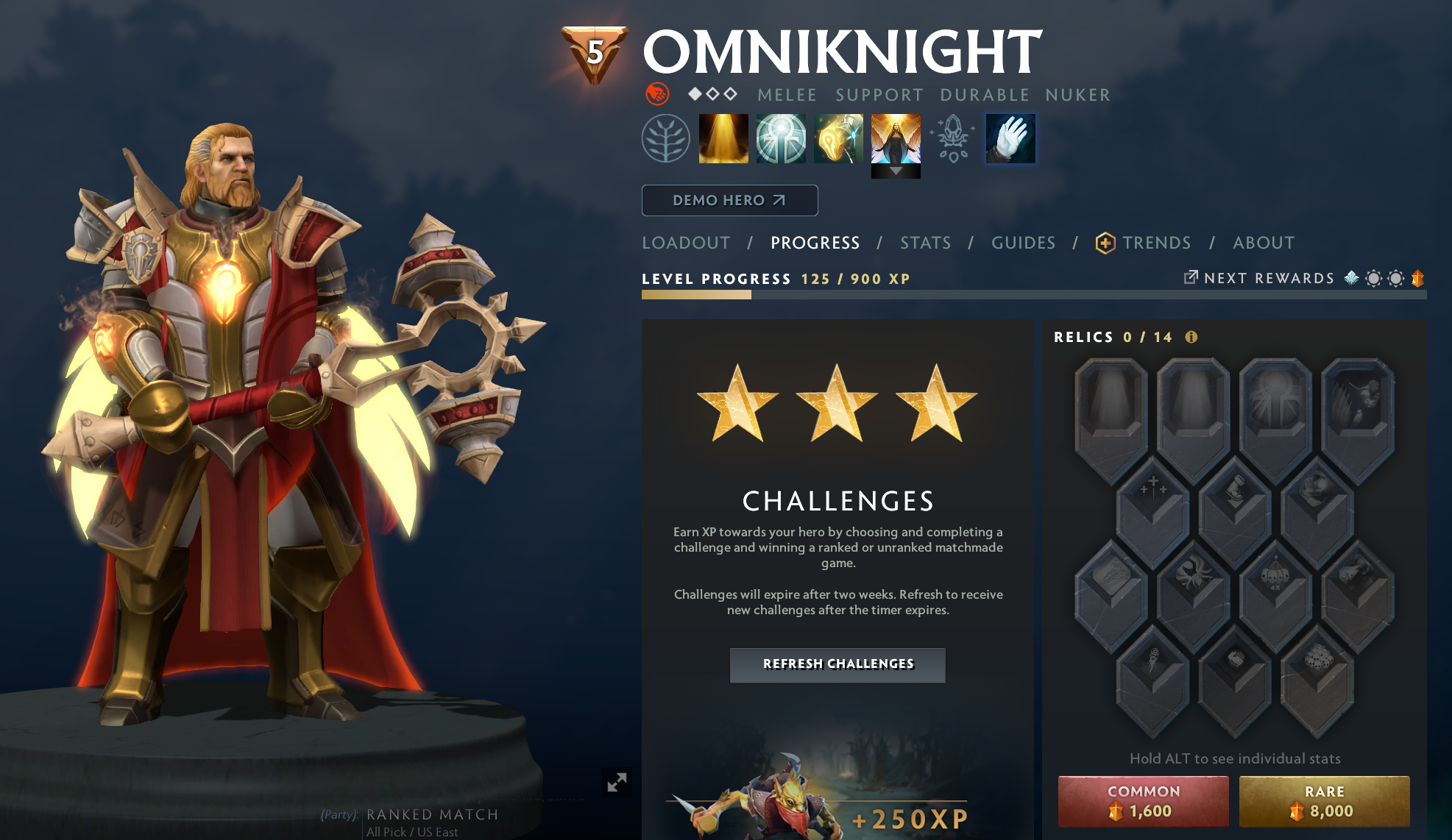The height and width of the screenshot is (840, 1452).
Task: Select the Guardian Angel ability icon
Action: click(896, 138)
